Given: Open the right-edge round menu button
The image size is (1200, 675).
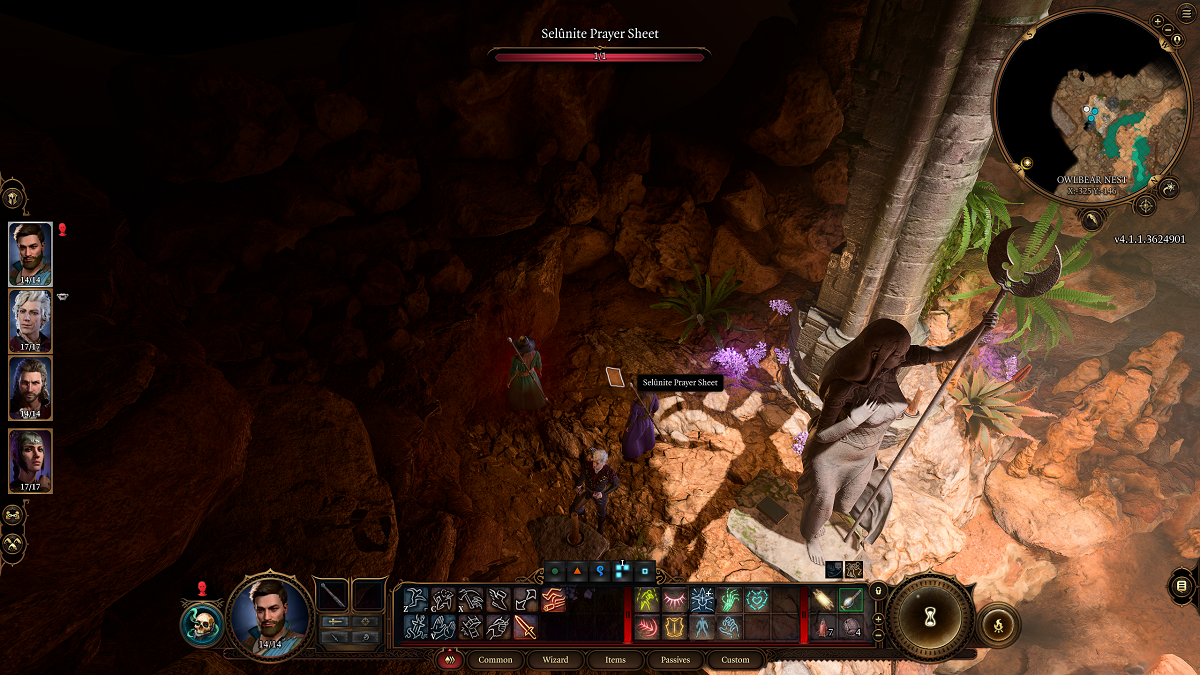Looking at the screenshot, I should 1182,585.
